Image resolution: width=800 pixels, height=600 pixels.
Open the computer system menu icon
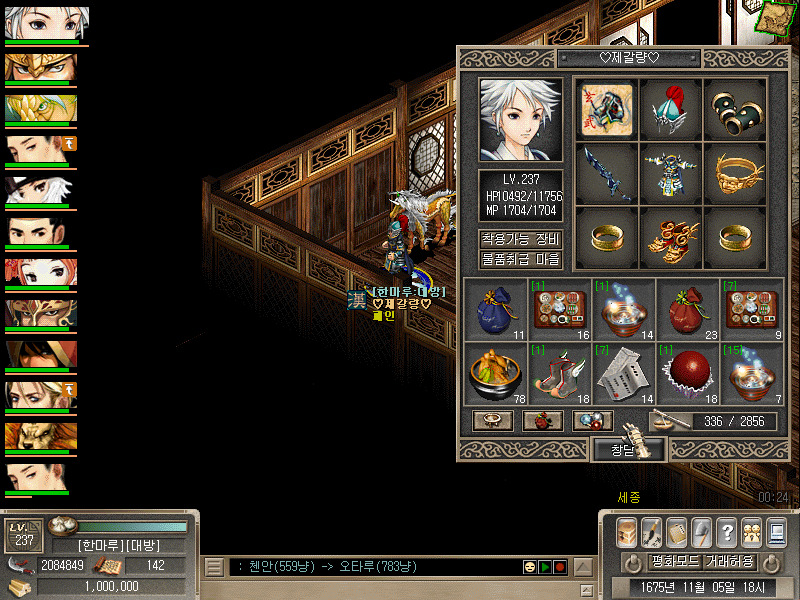(x=776, y=531)
